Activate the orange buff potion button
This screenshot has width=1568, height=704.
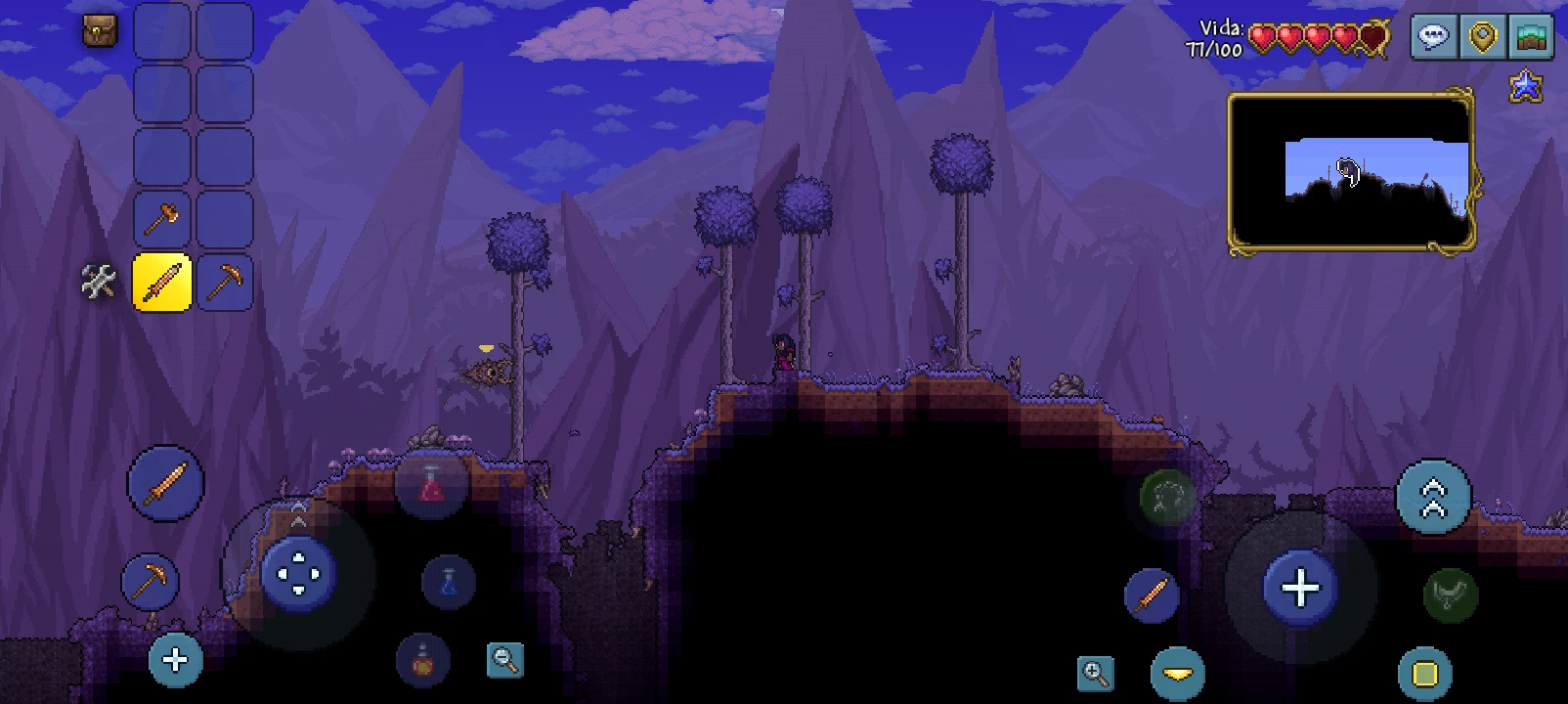(x=423, y=660)
